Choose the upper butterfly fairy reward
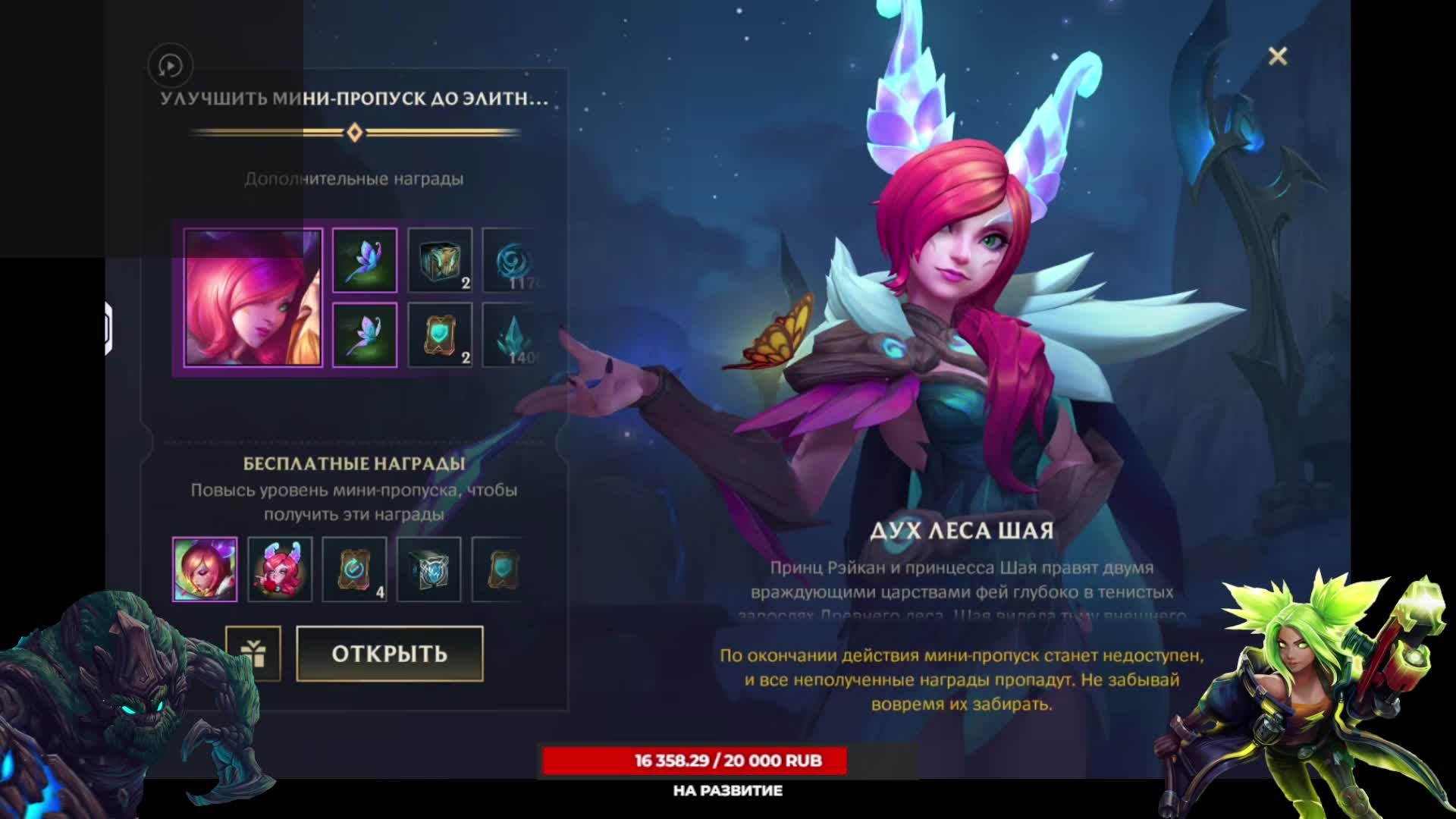 point(365,261)
